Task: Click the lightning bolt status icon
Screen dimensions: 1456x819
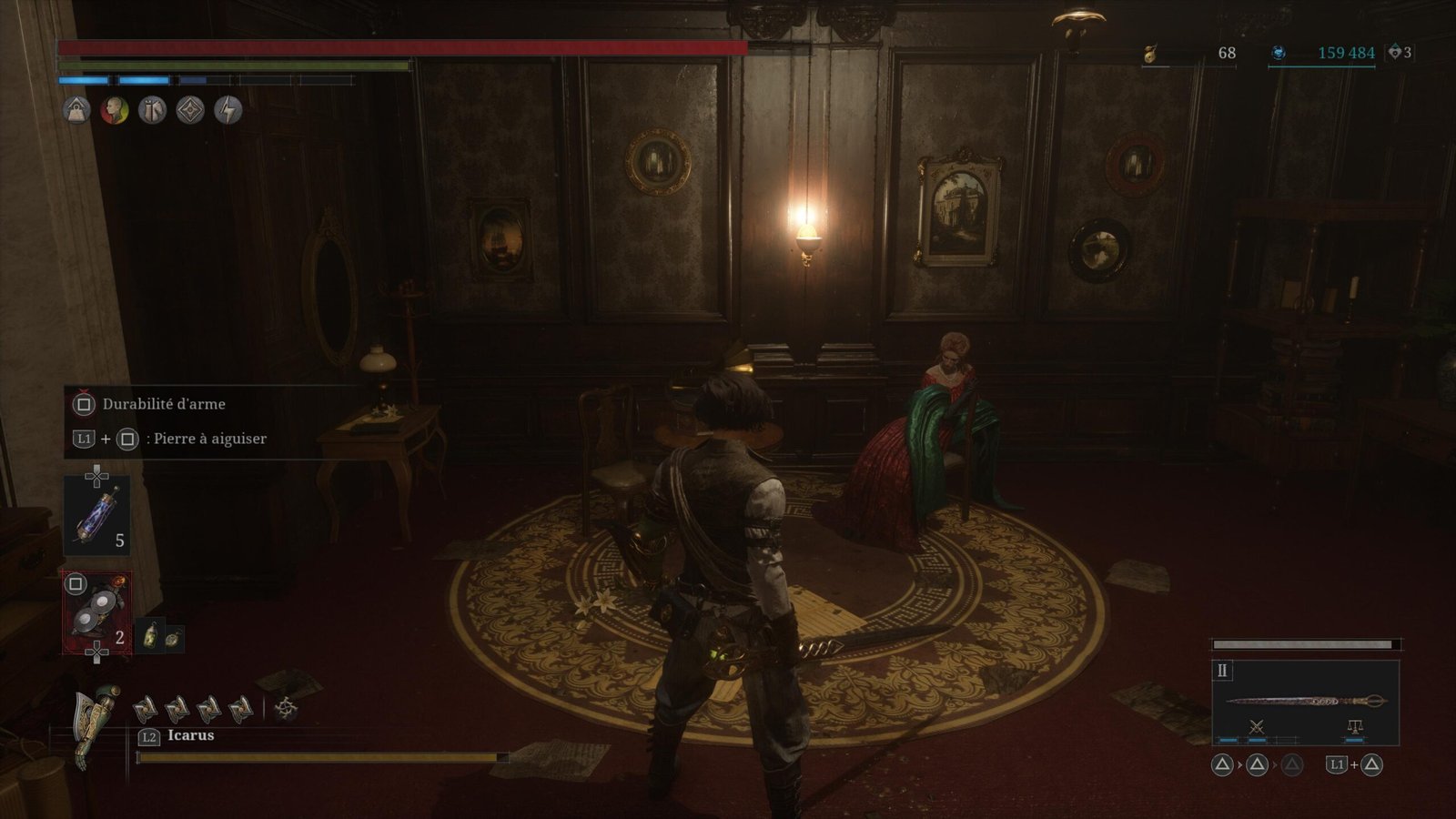Action: pos(227,111)
